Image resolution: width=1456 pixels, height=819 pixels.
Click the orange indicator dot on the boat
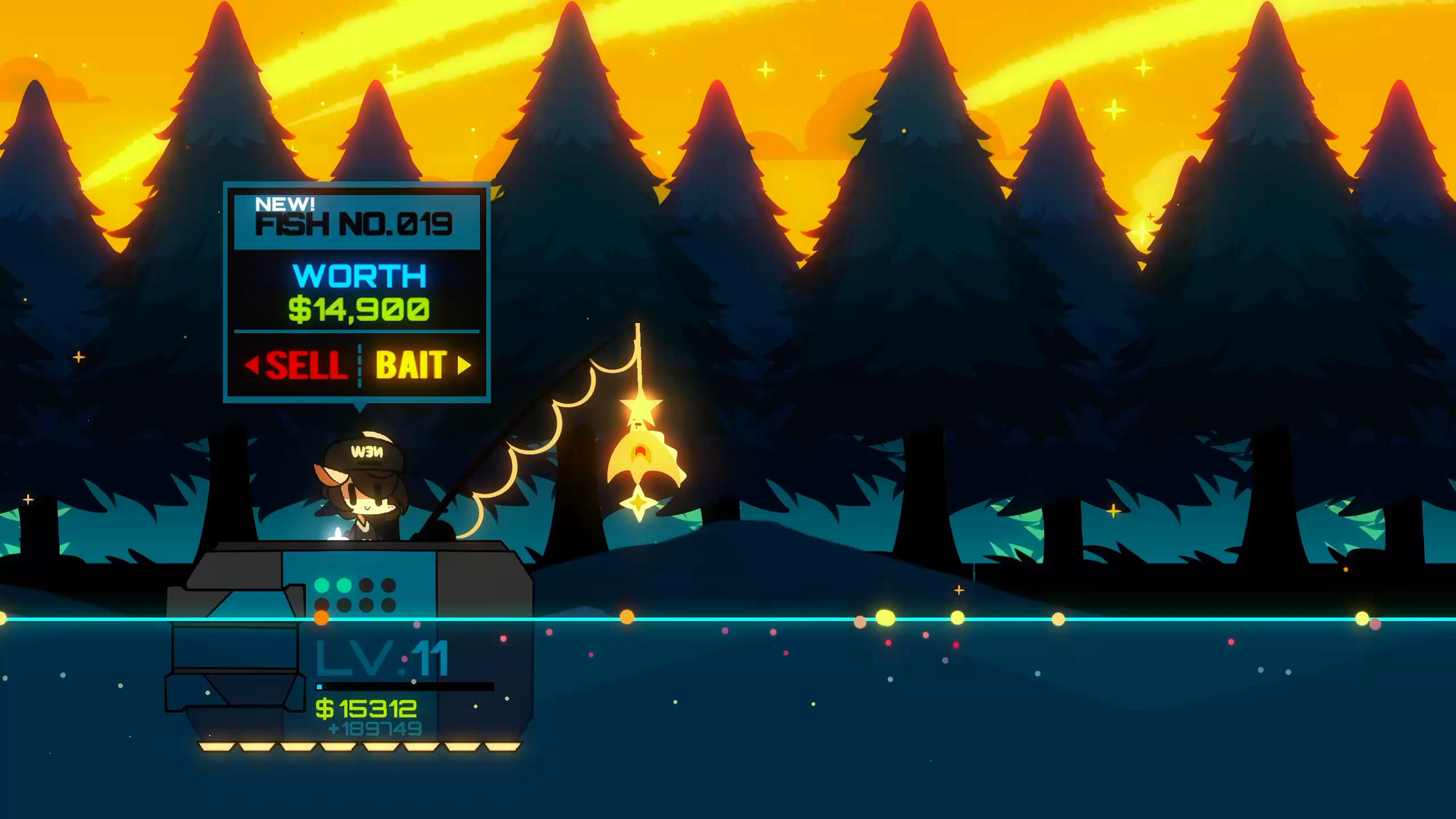[322, 617]
